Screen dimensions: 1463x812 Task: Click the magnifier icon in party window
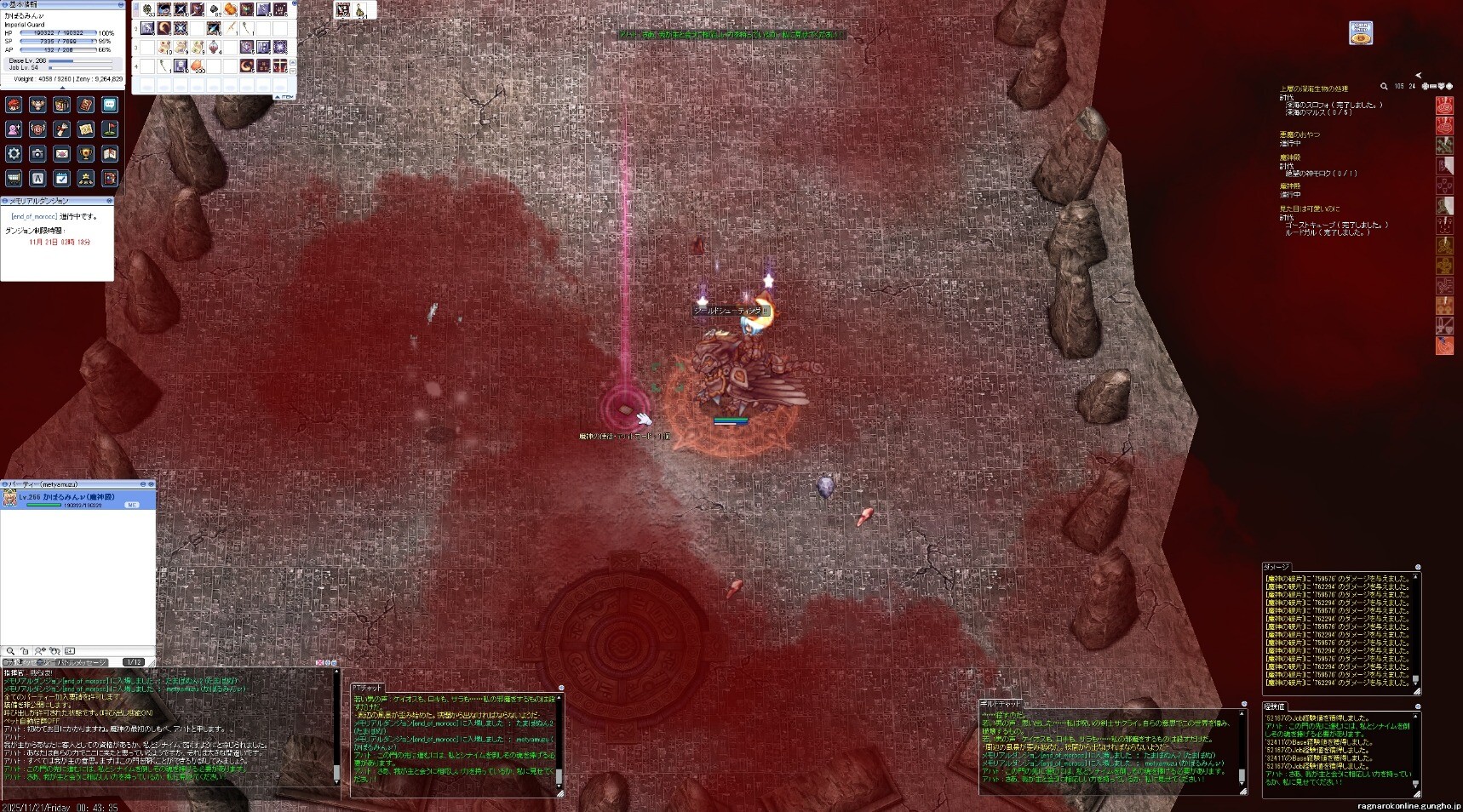click(x=11, y=651)
